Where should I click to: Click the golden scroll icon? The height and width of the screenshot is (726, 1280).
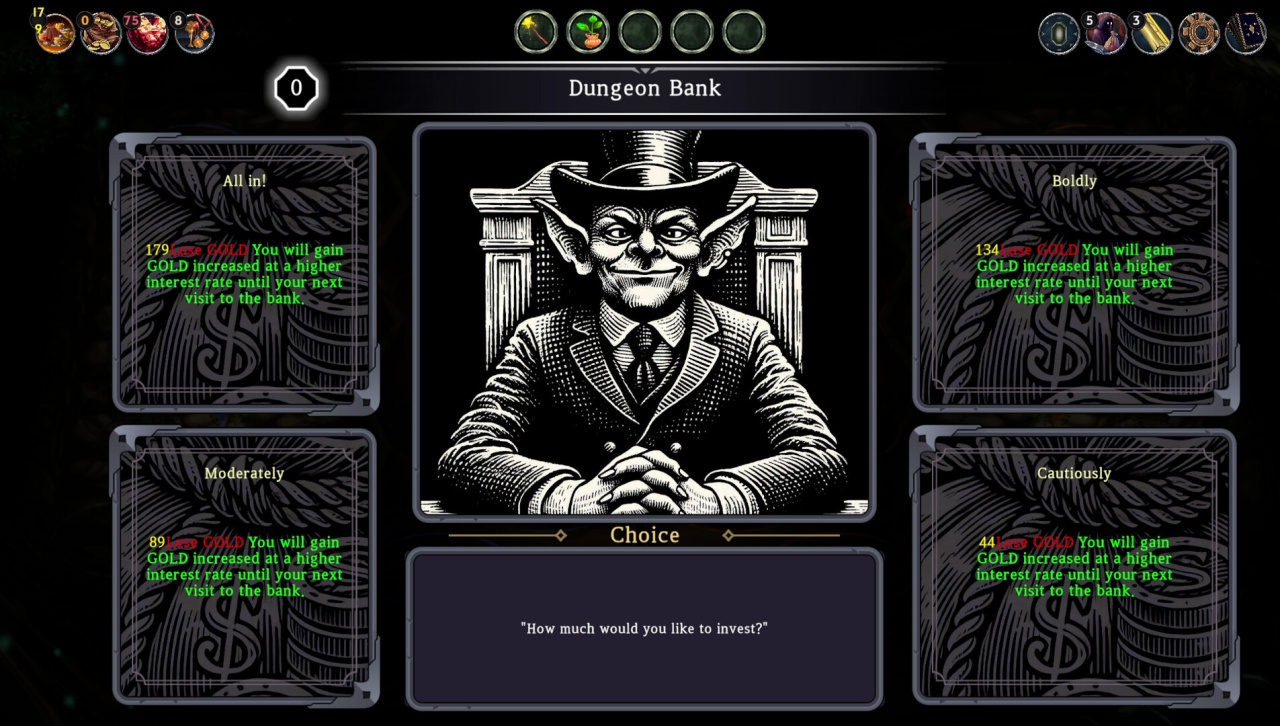(x=1152, y=33)
